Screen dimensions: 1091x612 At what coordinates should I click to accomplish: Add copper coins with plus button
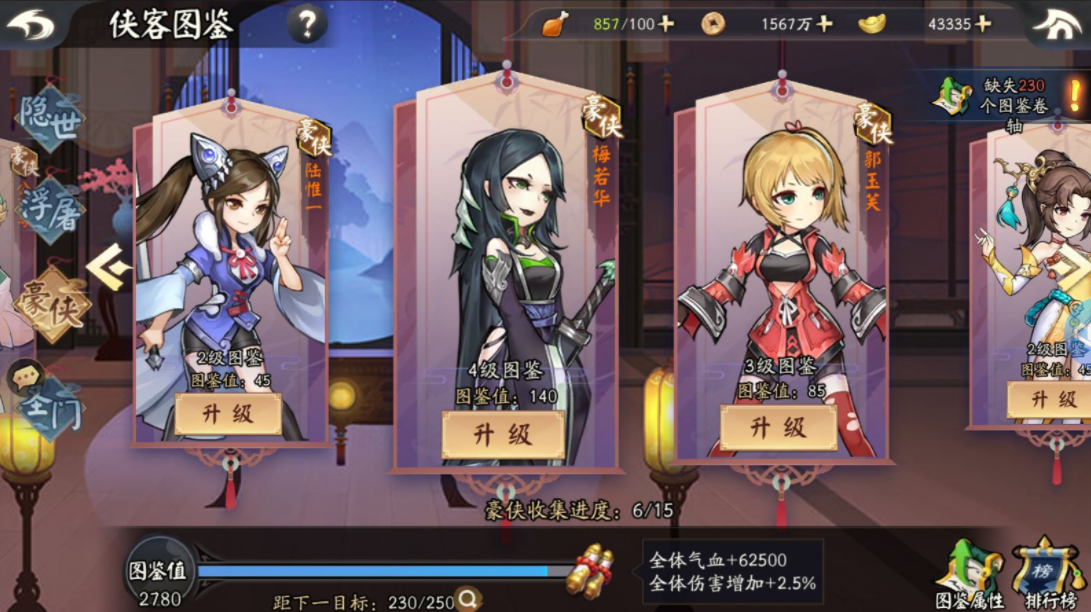(x=824, y=24)
